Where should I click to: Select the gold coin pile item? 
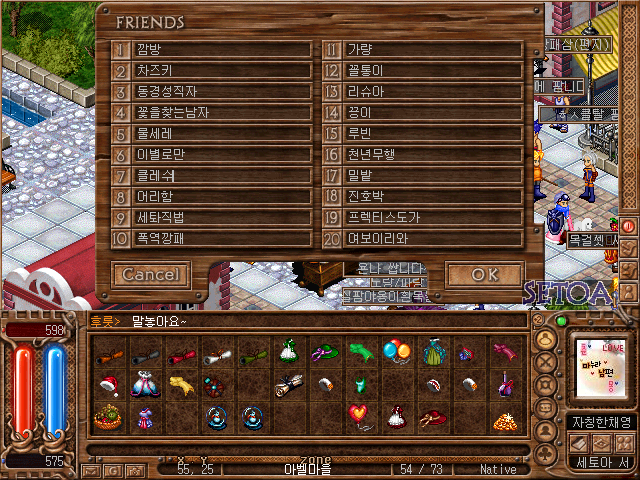pos(503,419)
